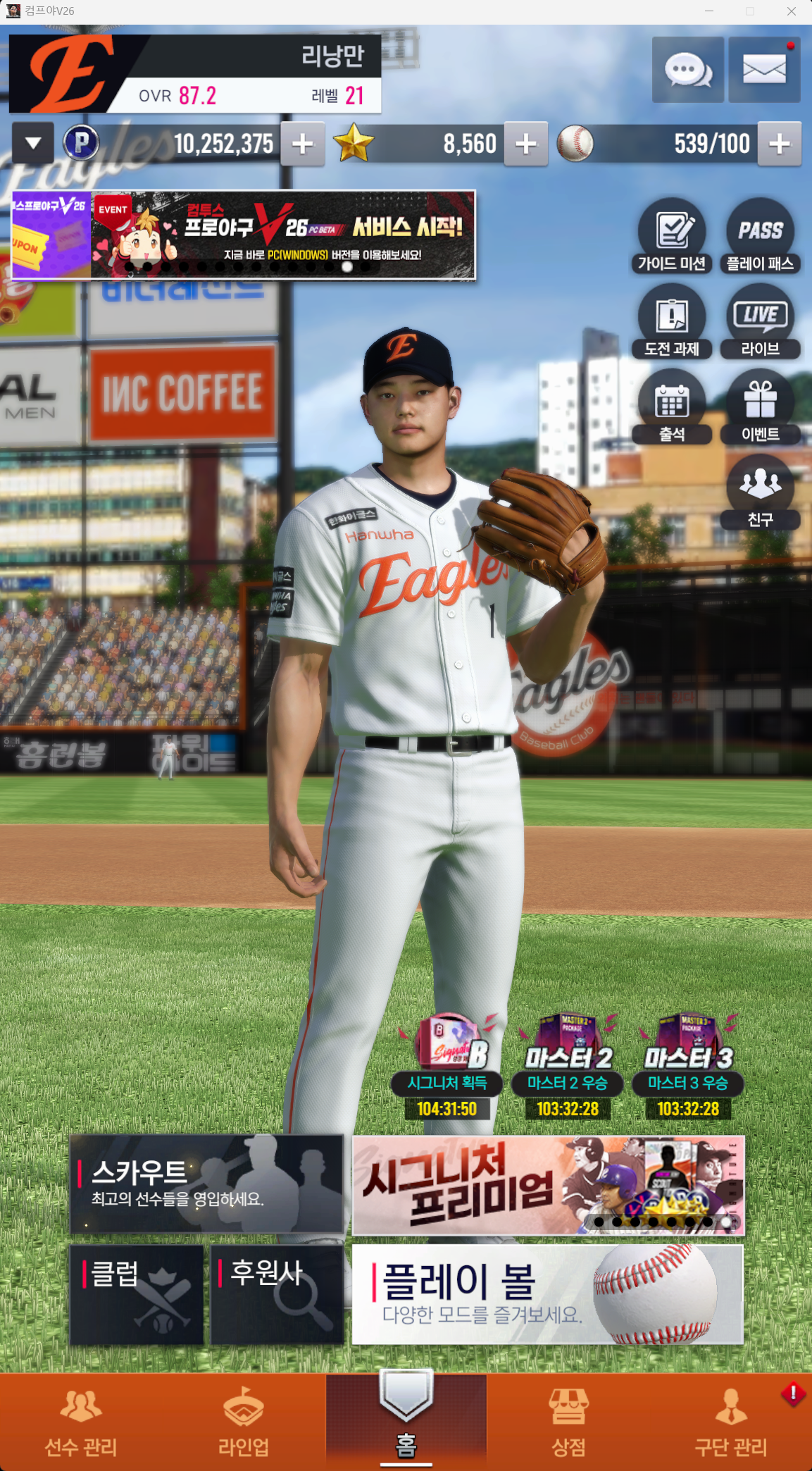Viewport: 812px width, 1471px height.
Task: Open the 후원사 sponsor panel
Action: 277,1295
